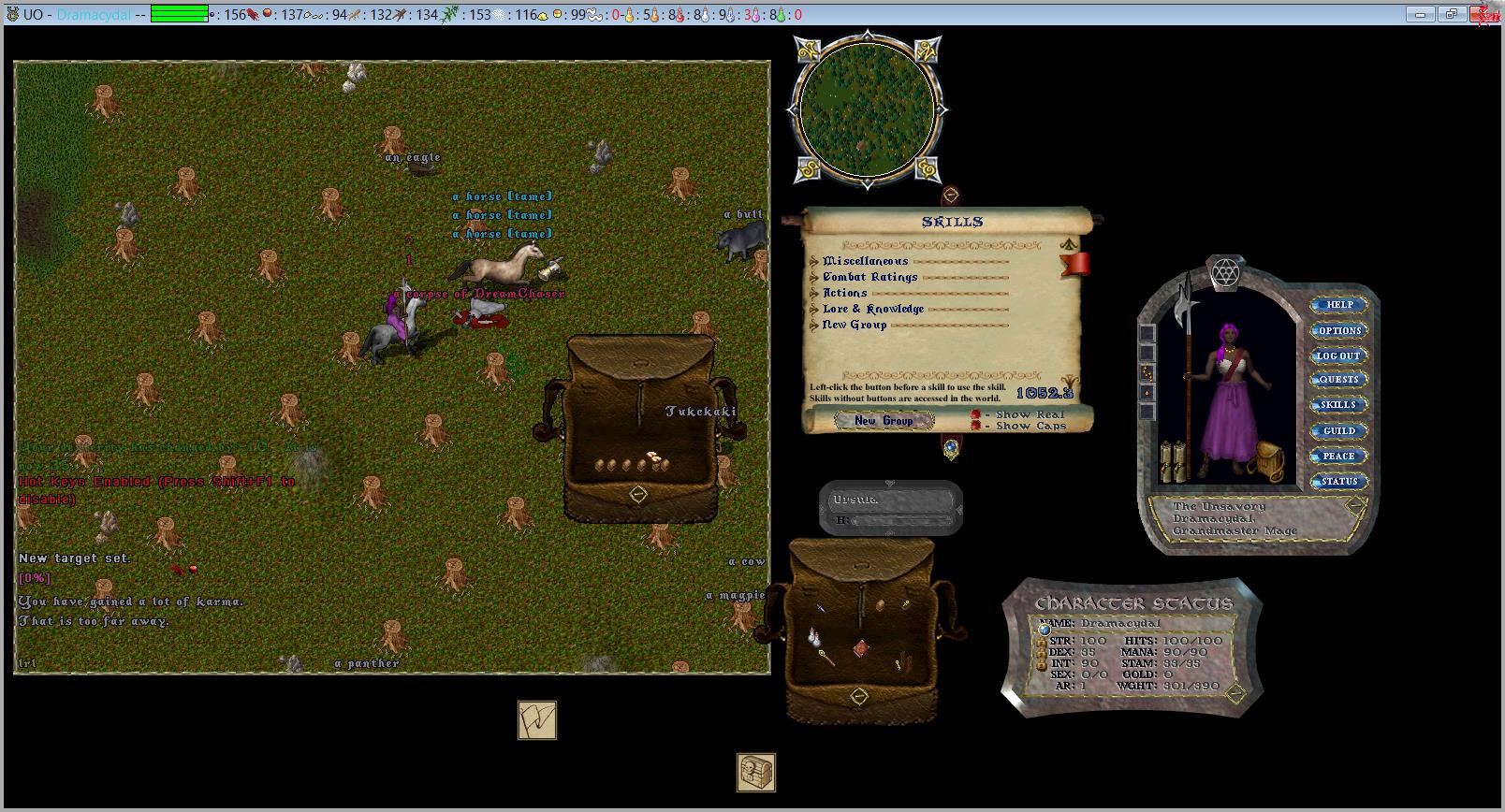Click the circular radar minimap
Viewport: 1505px width, 812px height.
866,109
